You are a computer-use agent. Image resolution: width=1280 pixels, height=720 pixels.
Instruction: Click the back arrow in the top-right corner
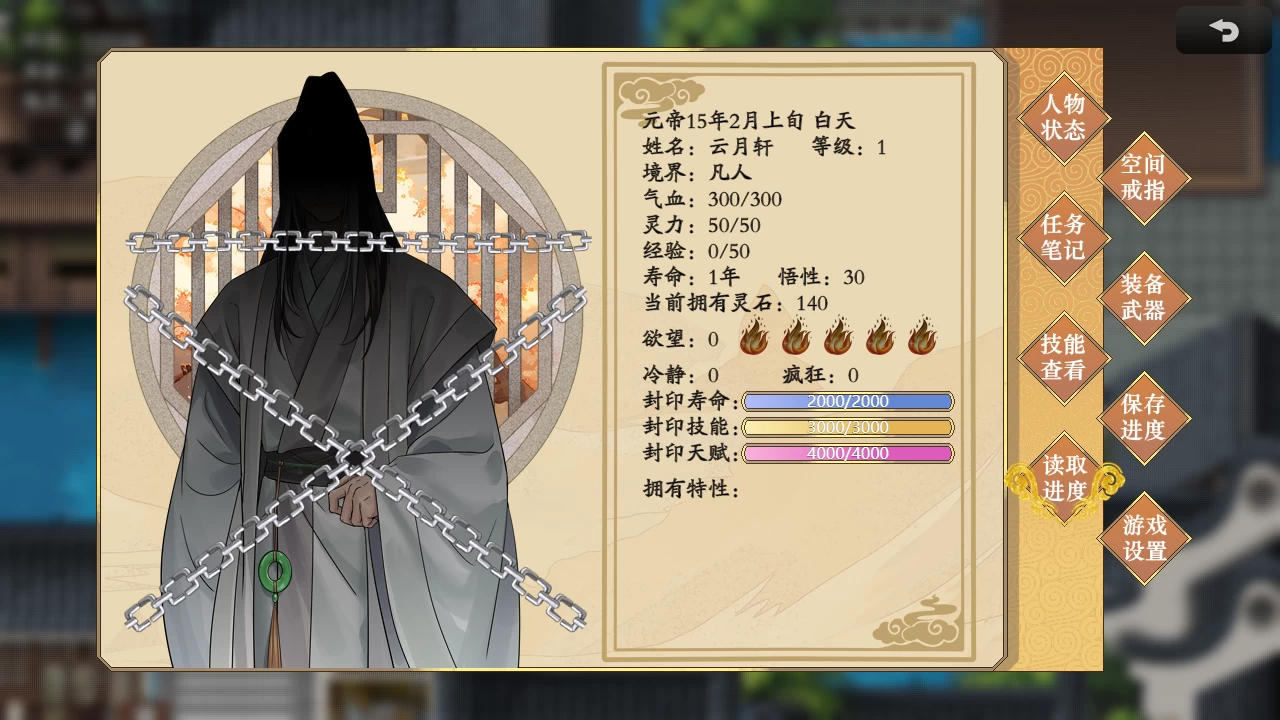[1223, 30]
